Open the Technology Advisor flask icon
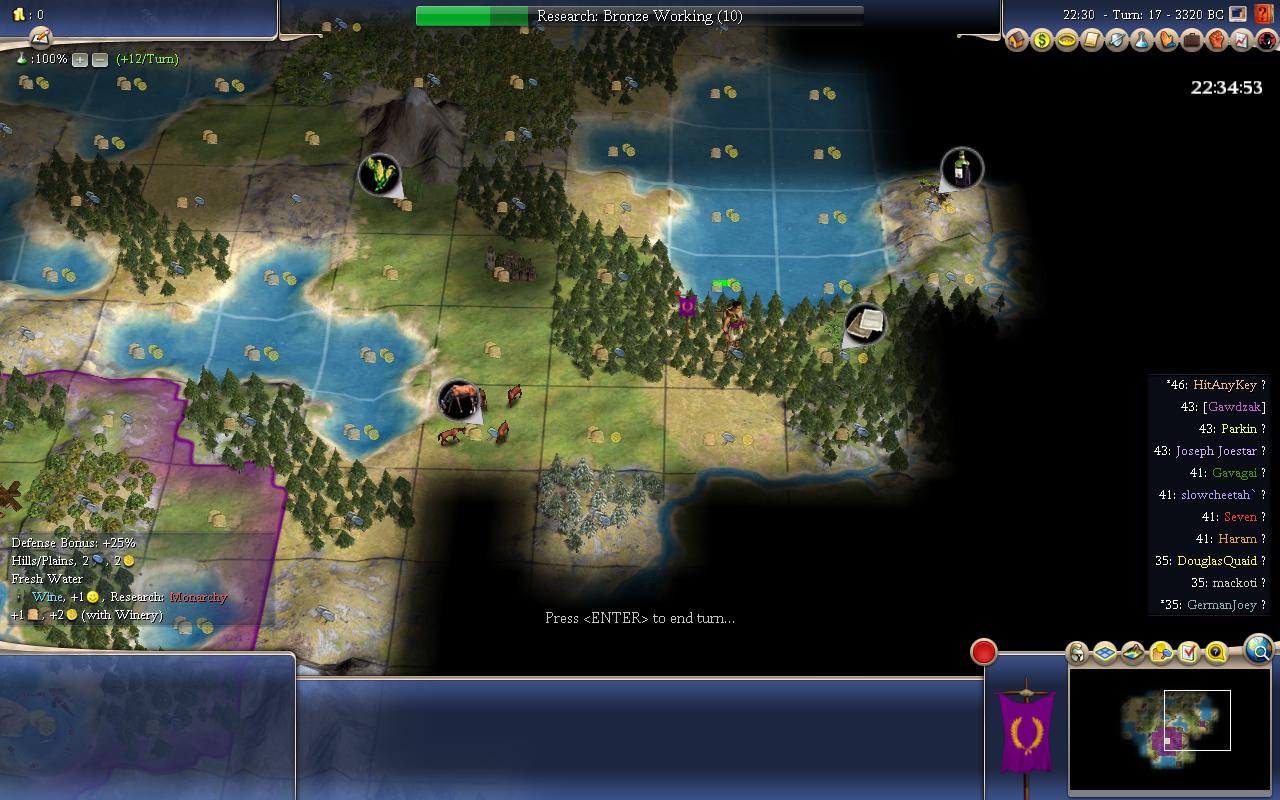Screen dimensions: 1280x800 coord(1141,41)
